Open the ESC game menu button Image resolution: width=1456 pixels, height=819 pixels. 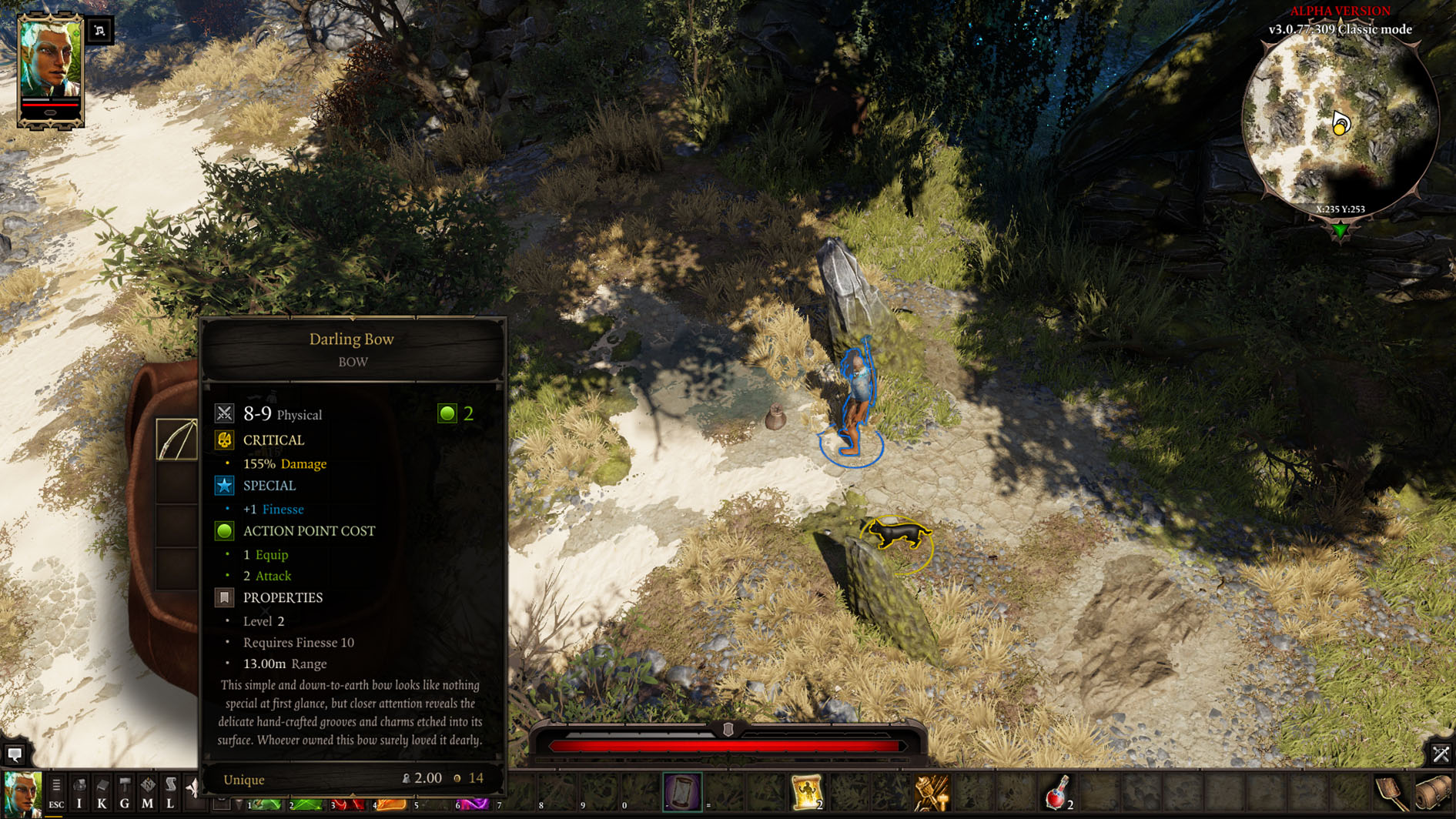click(x=56, y=793)
